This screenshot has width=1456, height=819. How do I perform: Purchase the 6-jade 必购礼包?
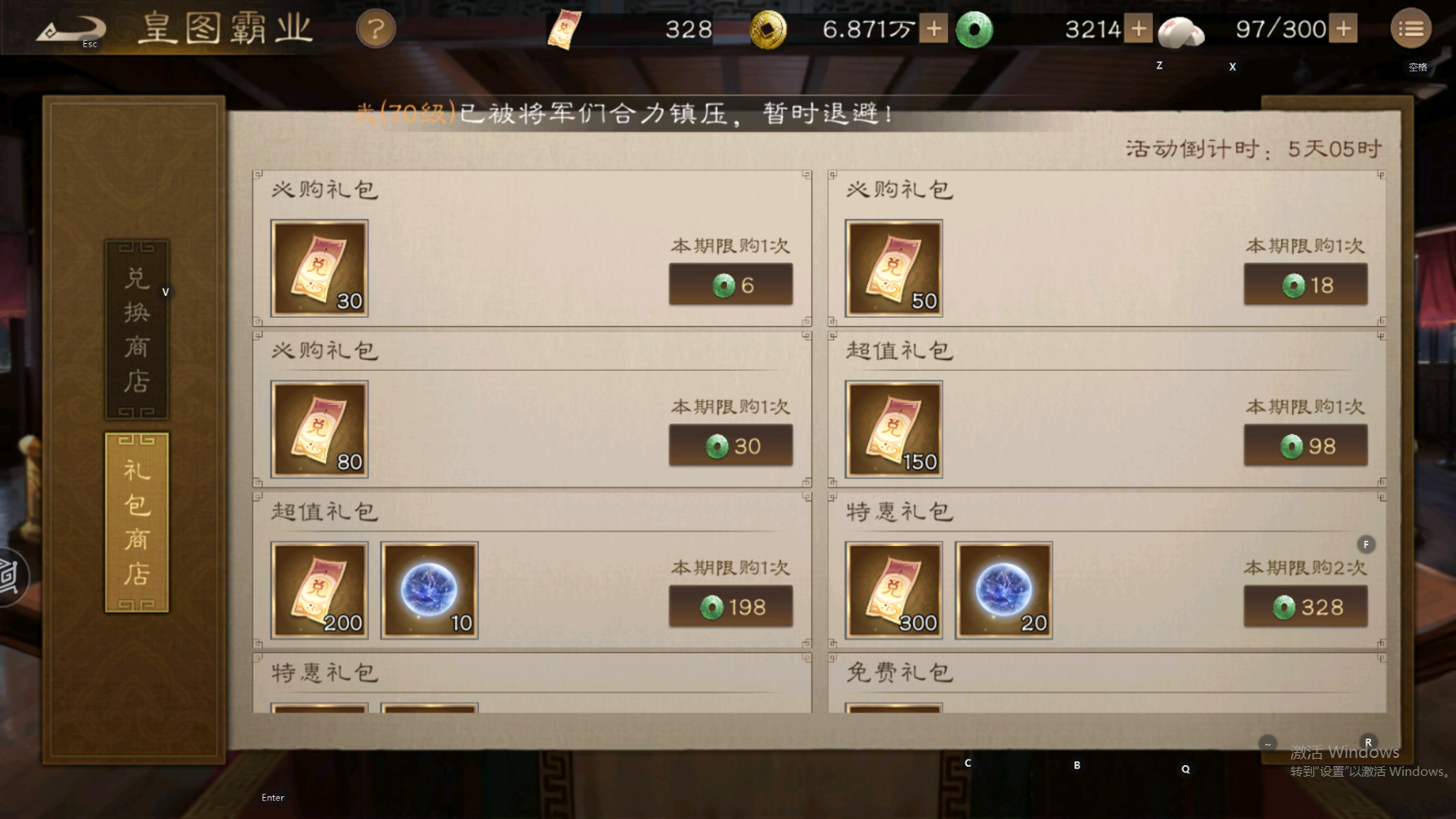point(730,284)
